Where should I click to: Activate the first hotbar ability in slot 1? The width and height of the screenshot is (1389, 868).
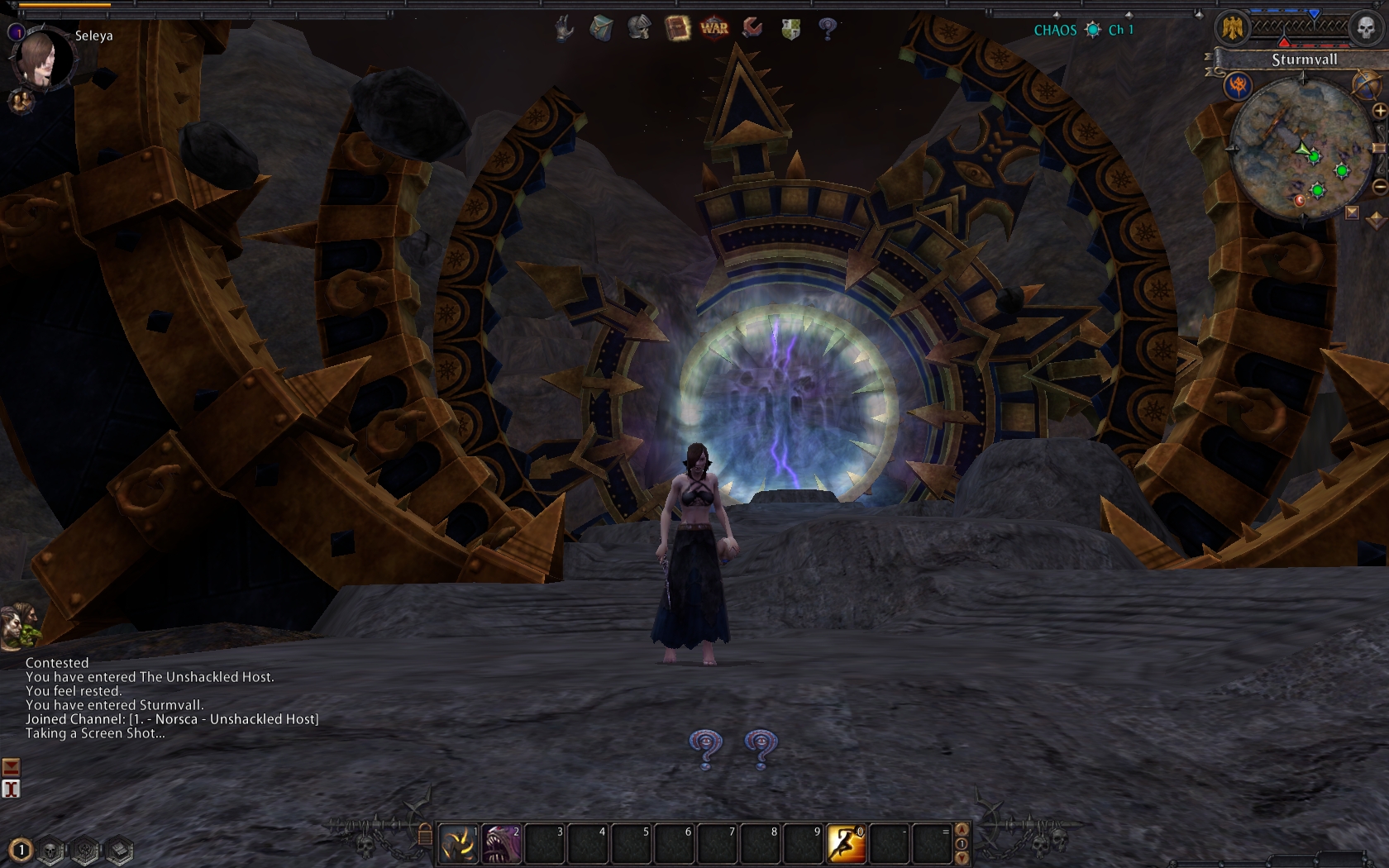pyautogui.click(x=458, y=844)
